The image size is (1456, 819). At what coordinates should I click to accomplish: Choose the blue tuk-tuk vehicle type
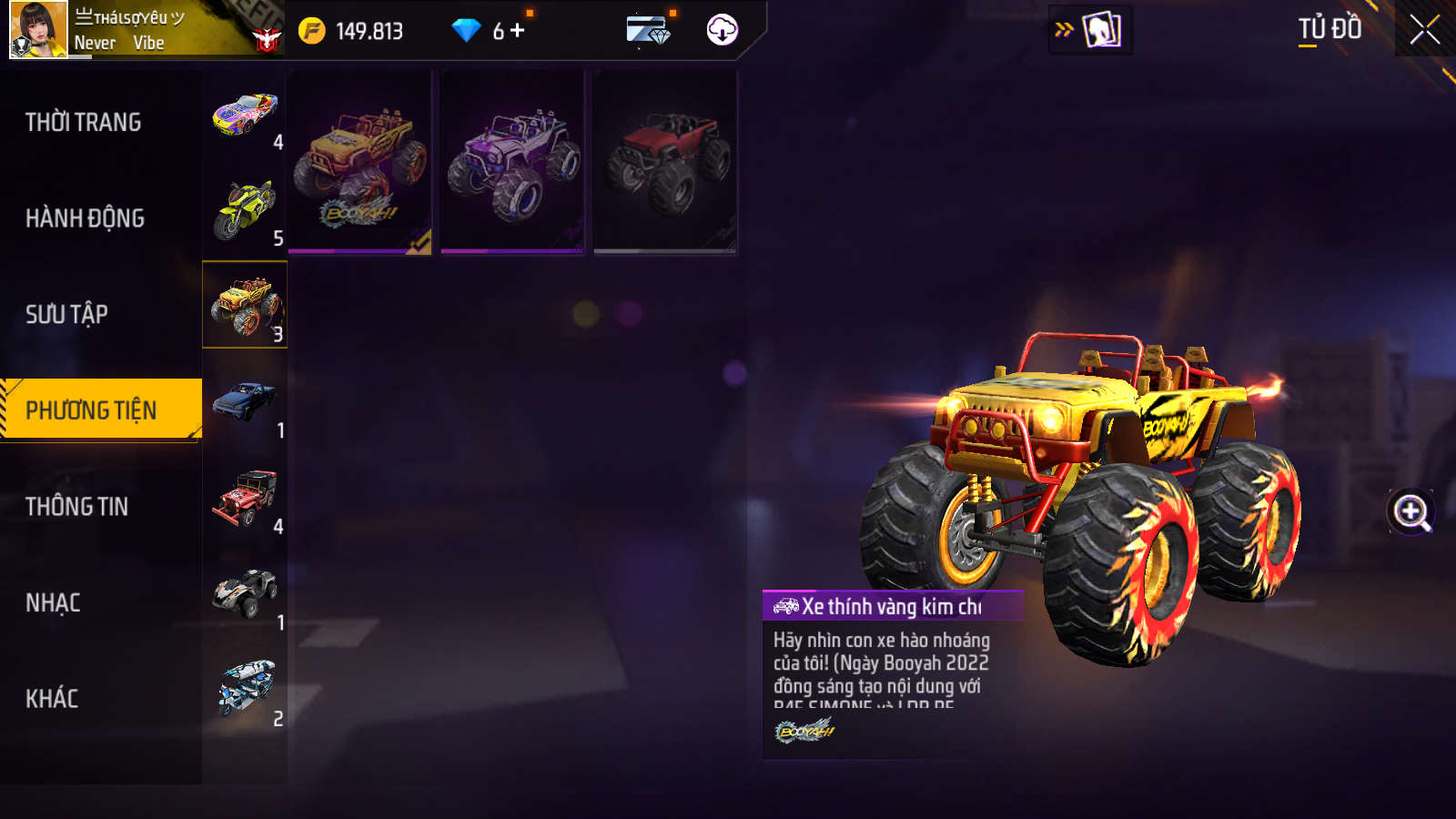pos(245,689)
